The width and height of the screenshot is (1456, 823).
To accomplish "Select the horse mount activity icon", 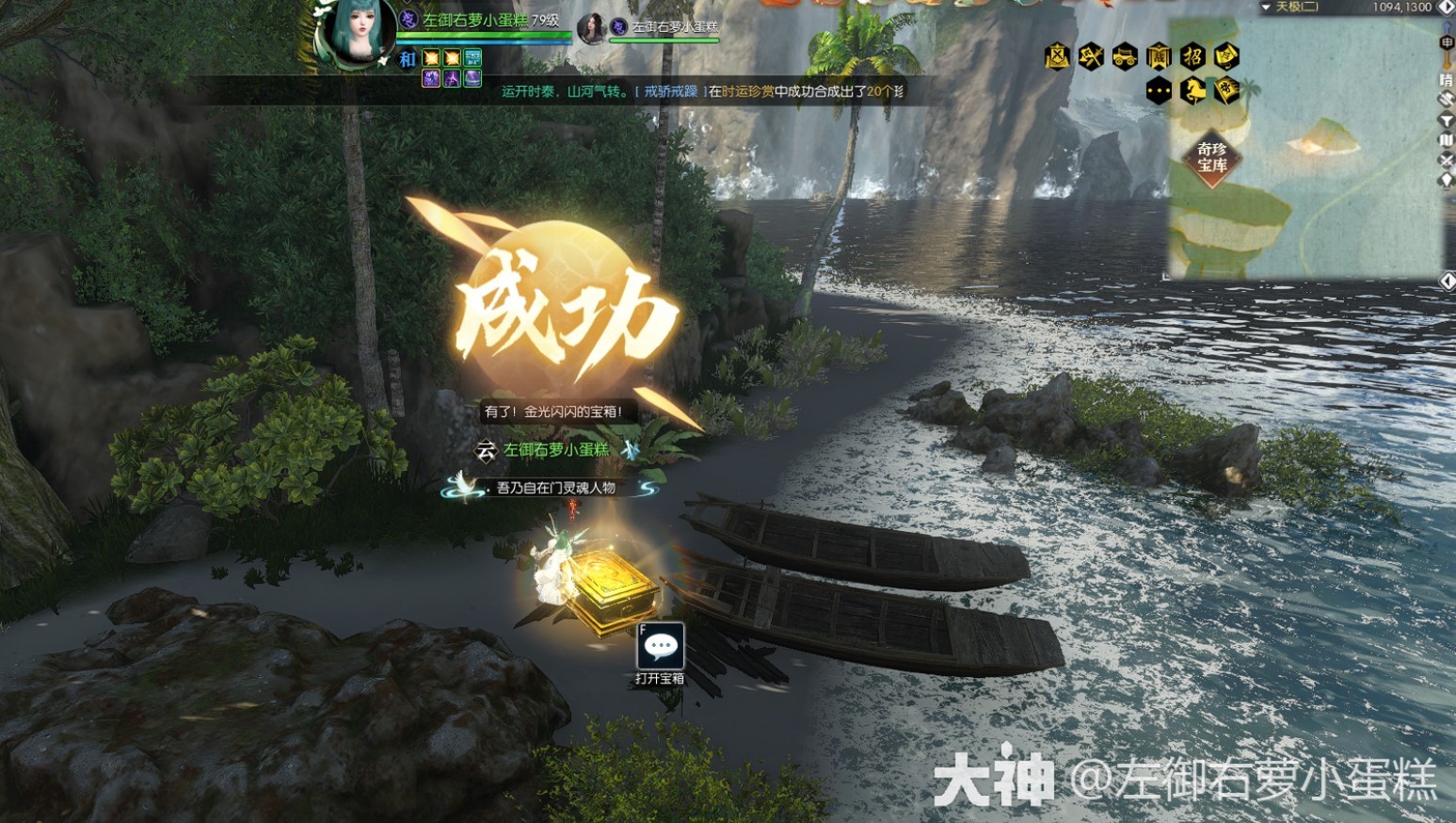I will [1193, 90].
